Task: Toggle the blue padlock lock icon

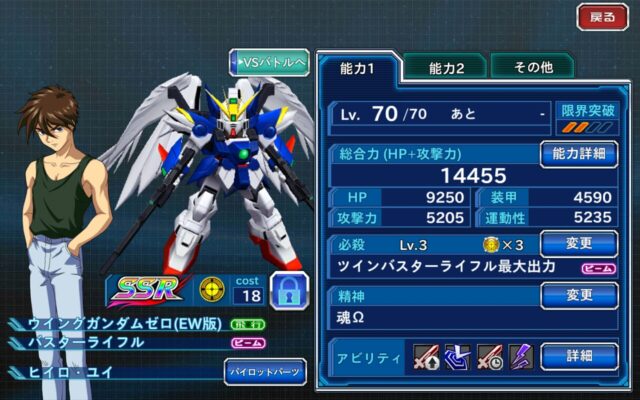Action: (x=288, y=289)
